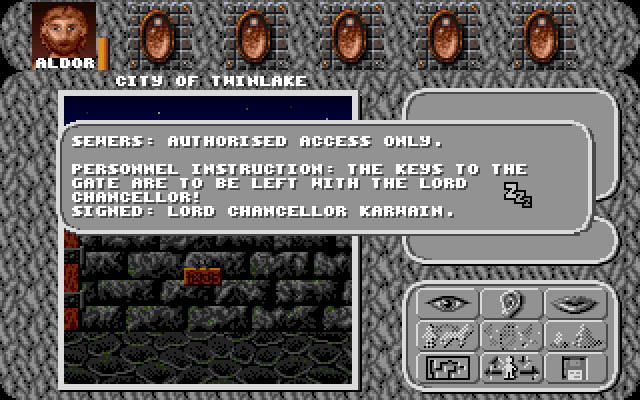
Task: Select Aldor's character portrait
Action: [x=64, y=31]
